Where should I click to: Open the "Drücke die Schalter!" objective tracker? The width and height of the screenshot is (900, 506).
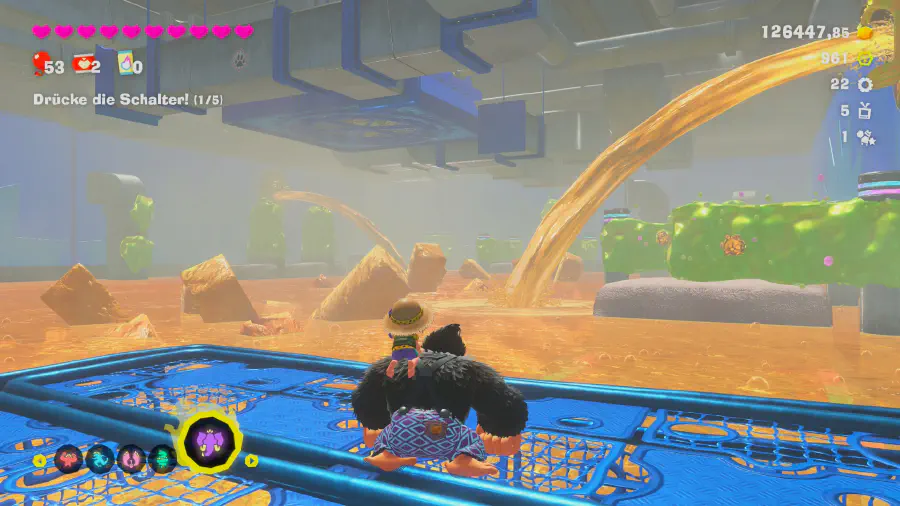point(127,100)
